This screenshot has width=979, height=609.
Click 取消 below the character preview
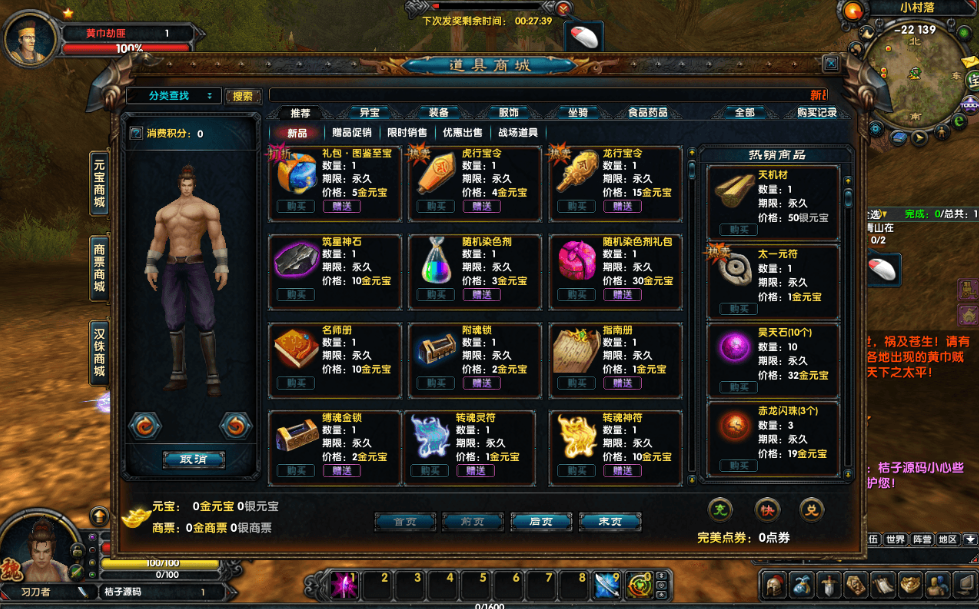(x=193, y=460)
